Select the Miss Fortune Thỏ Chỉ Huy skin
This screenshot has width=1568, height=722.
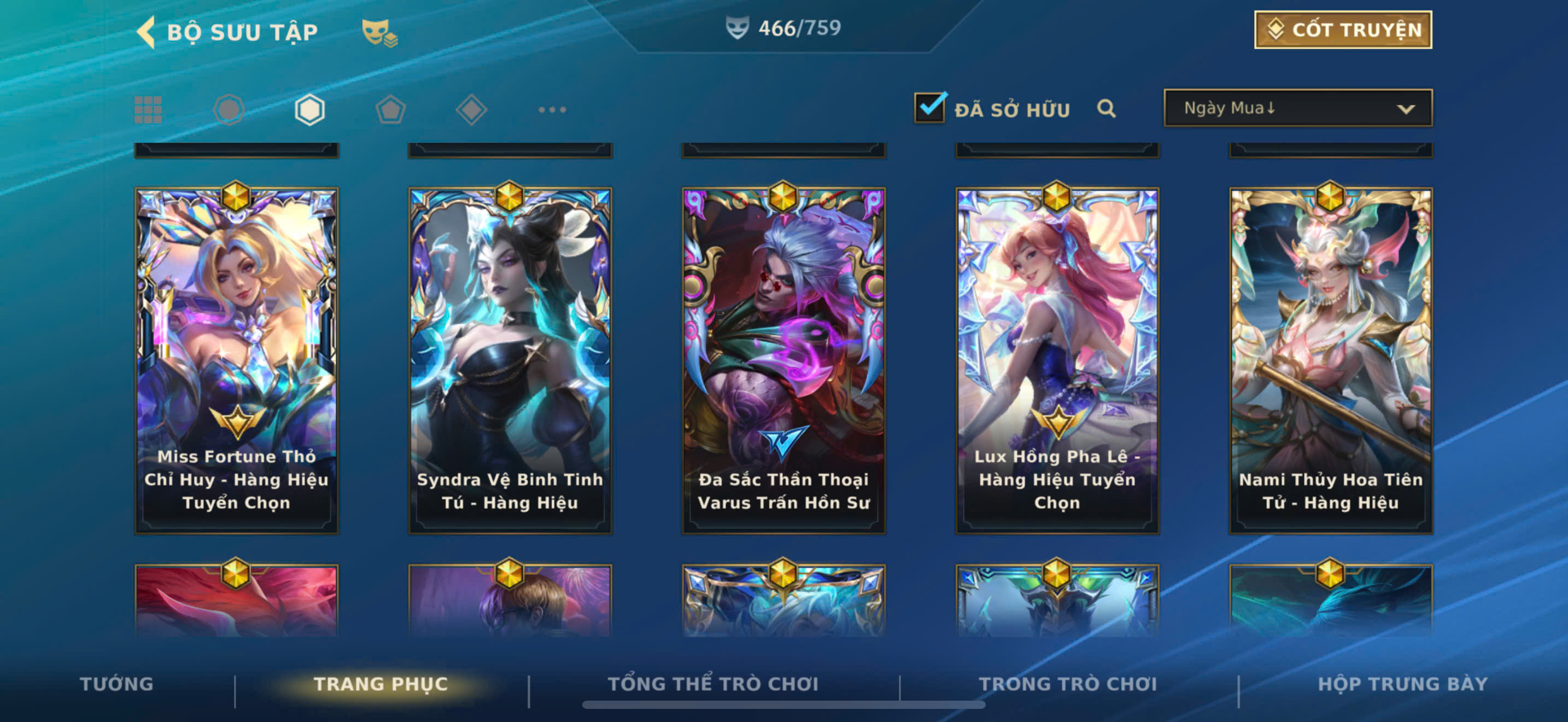(236, 359)
